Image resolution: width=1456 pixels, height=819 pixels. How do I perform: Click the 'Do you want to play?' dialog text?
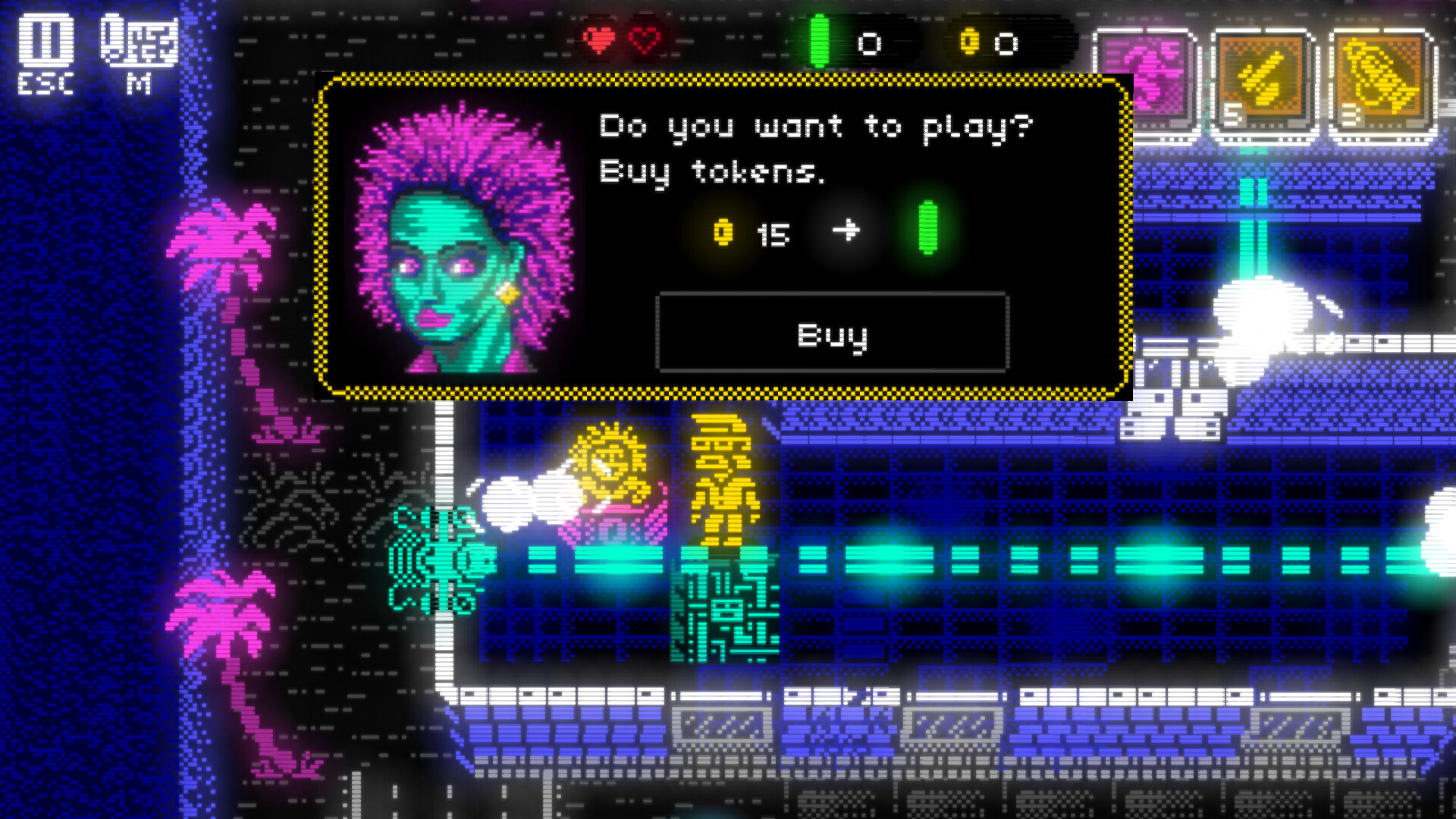(815, 127)
